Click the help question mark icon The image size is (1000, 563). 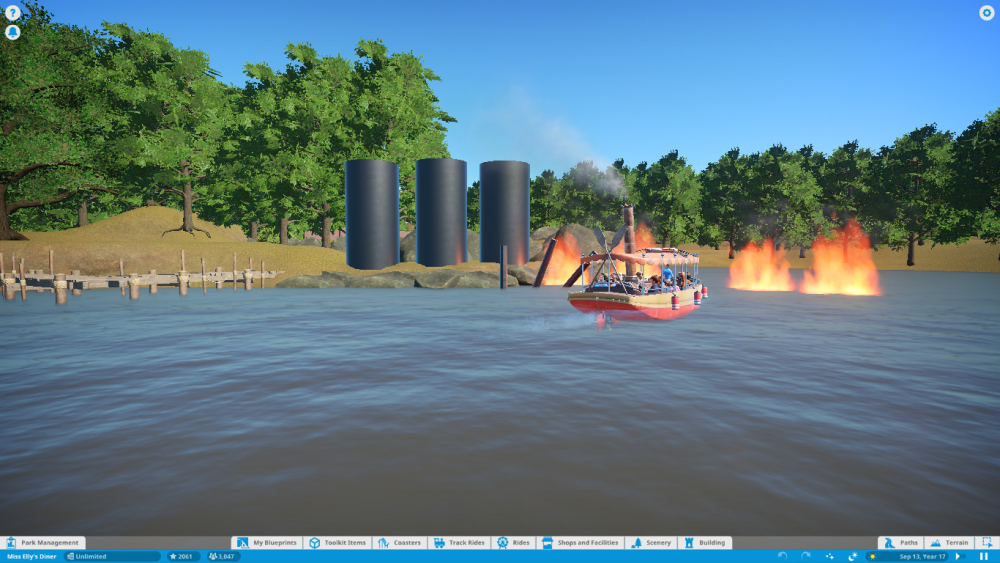click(13, 13)
